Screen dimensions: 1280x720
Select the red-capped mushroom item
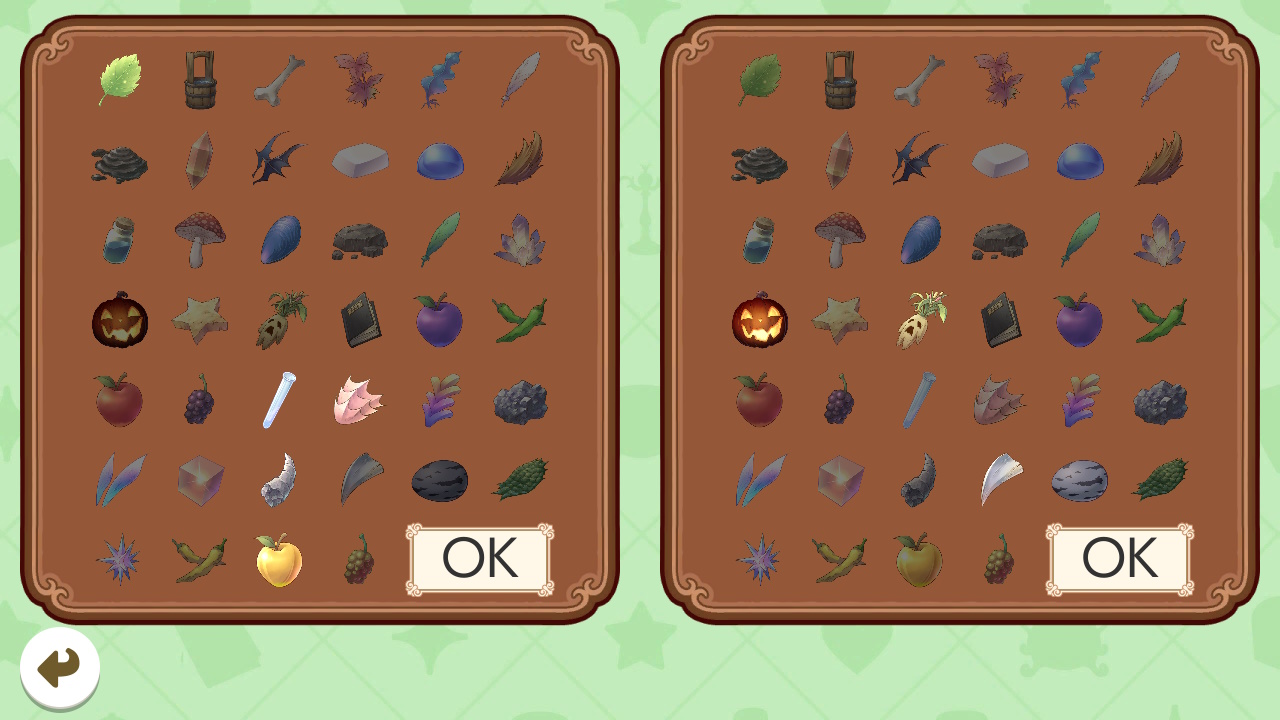(198, 238)
